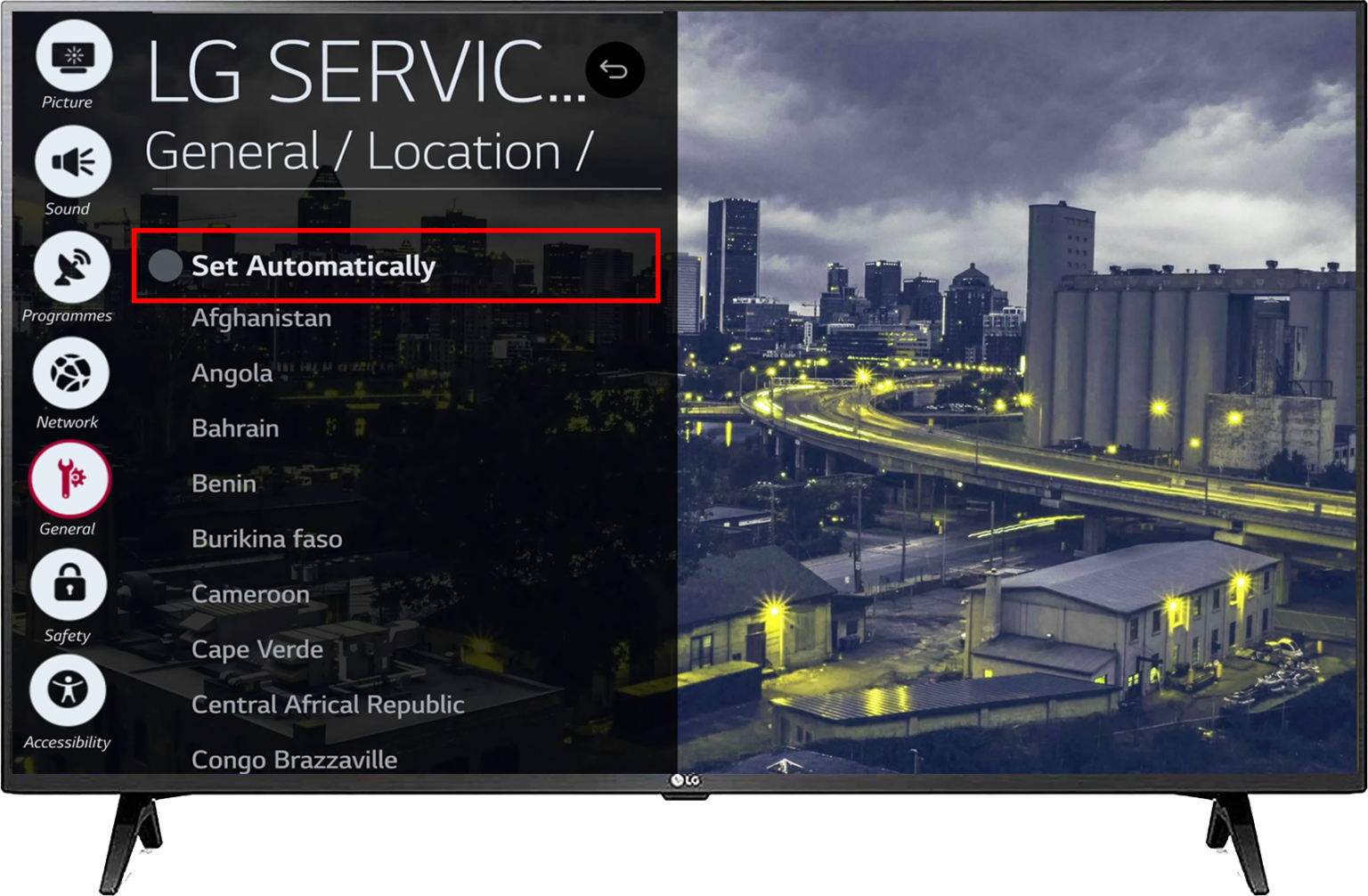The height and width of the screenshot is (896, 1368).
Task: Select Burikina faso in the list
Action: (x=265, y=539)
